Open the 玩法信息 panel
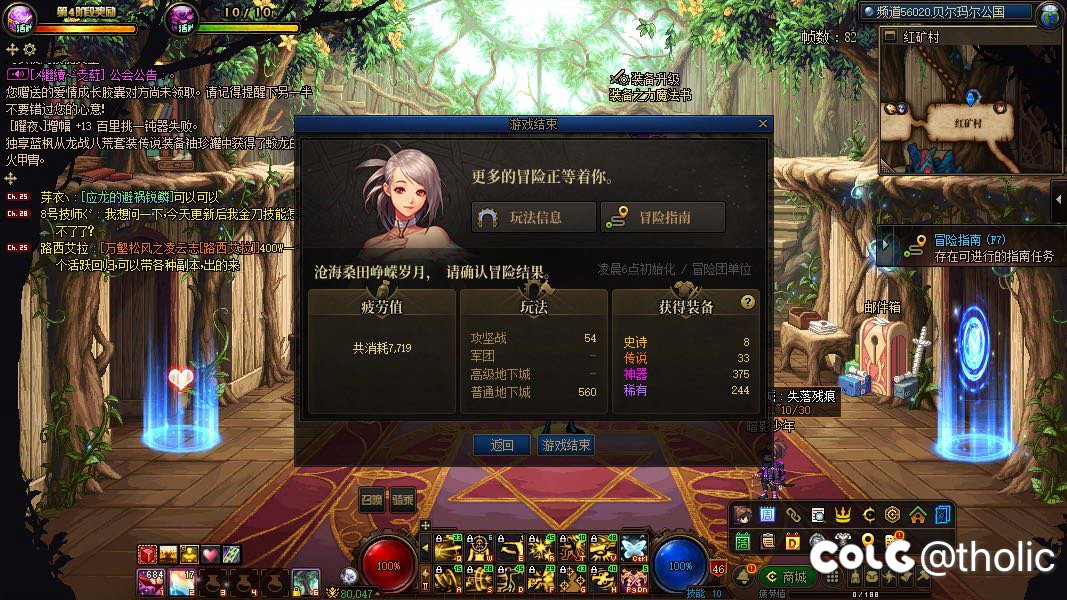 533,217
